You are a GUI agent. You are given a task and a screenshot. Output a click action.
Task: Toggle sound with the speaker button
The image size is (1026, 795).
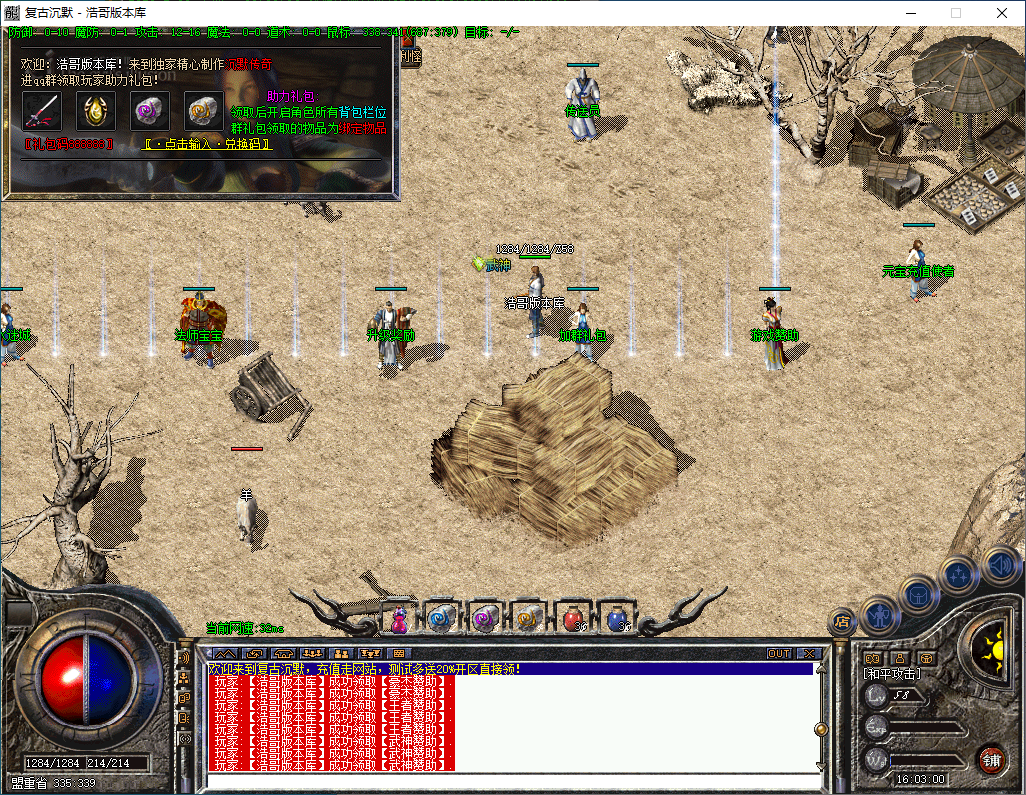point(999,563)
